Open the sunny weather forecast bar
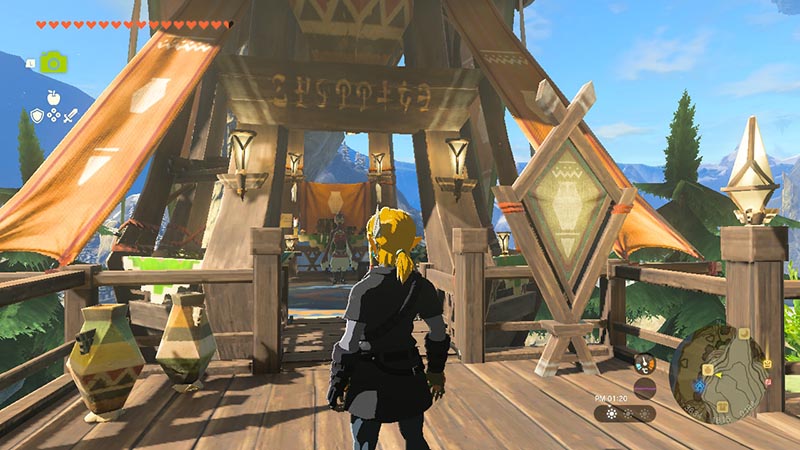This screenshot has height=450, width=800. pos(625,413)
